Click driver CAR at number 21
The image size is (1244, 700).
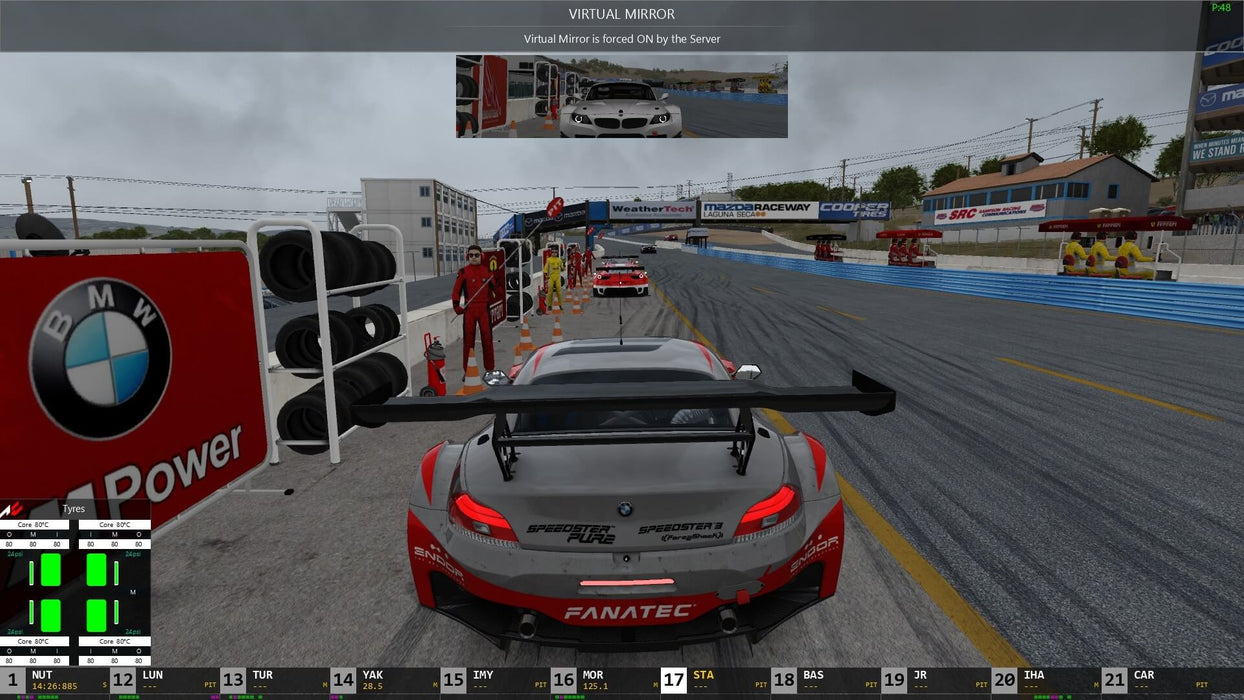[x=1160, y=680]
